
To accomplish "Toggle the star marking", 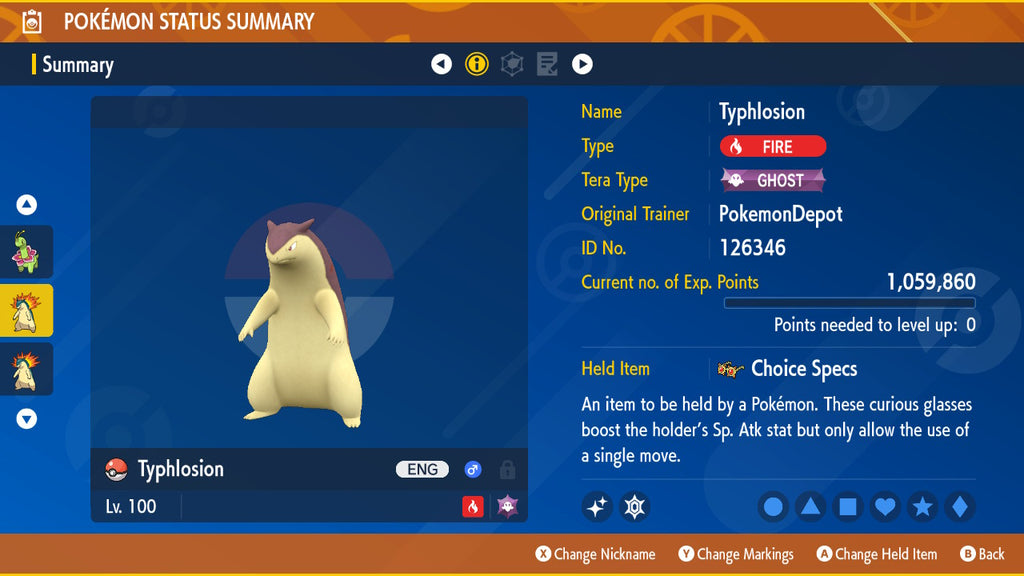I will 922,507.
